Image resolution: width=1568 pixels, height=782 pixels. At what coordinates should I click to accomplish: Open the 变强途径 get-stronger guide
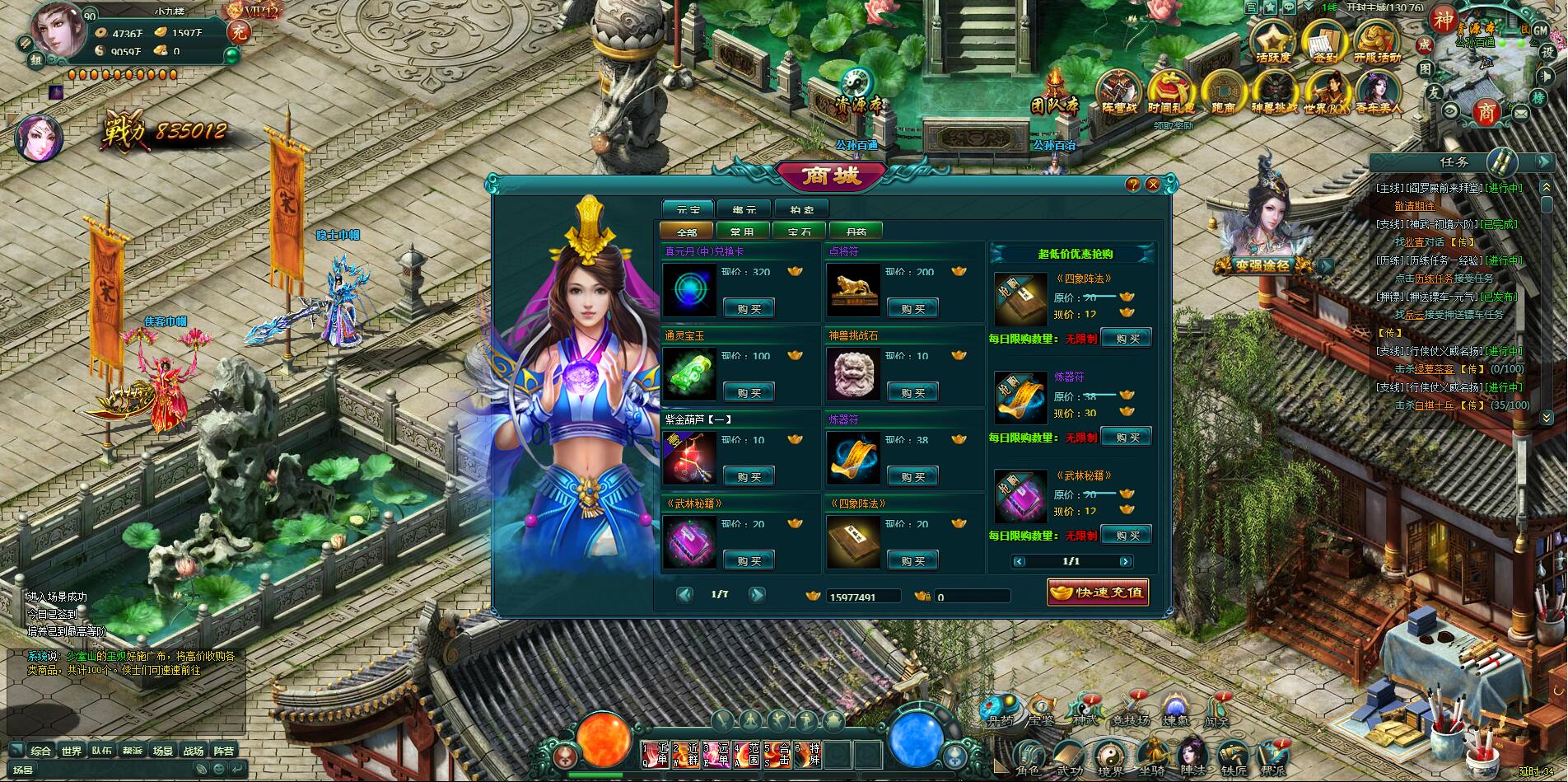pos(1262,265)
